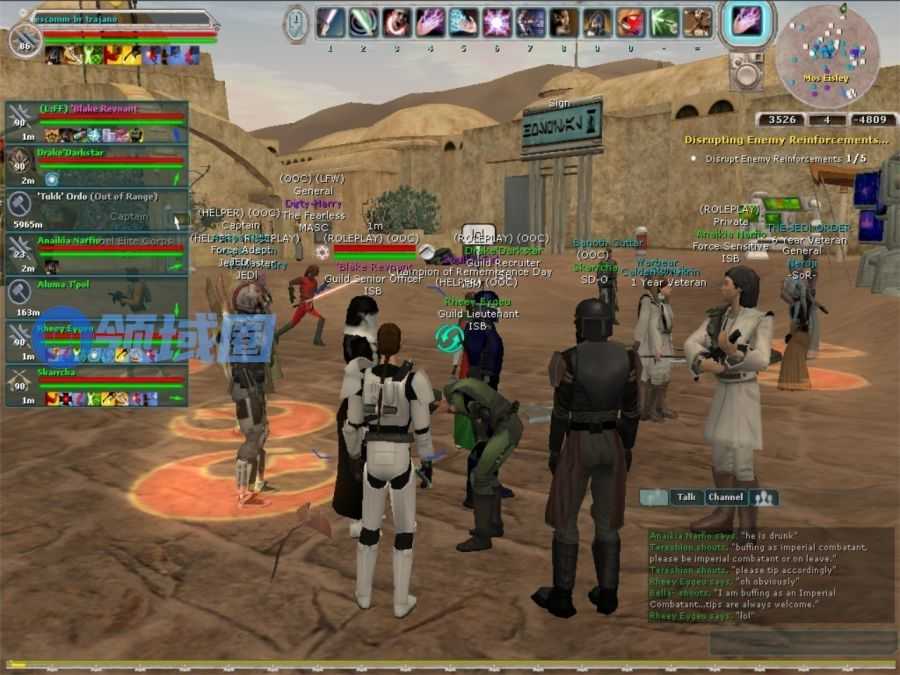Click the round button left of hotbar
Screen dimensions: 900x675
pyautogui.click(x=296, y=22)
